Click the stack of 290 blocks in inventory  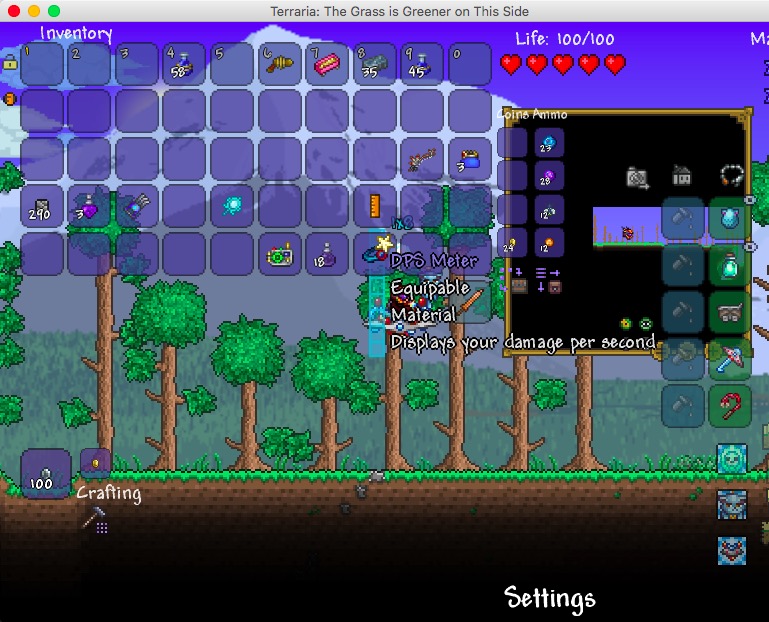click(x=42, y=207)
